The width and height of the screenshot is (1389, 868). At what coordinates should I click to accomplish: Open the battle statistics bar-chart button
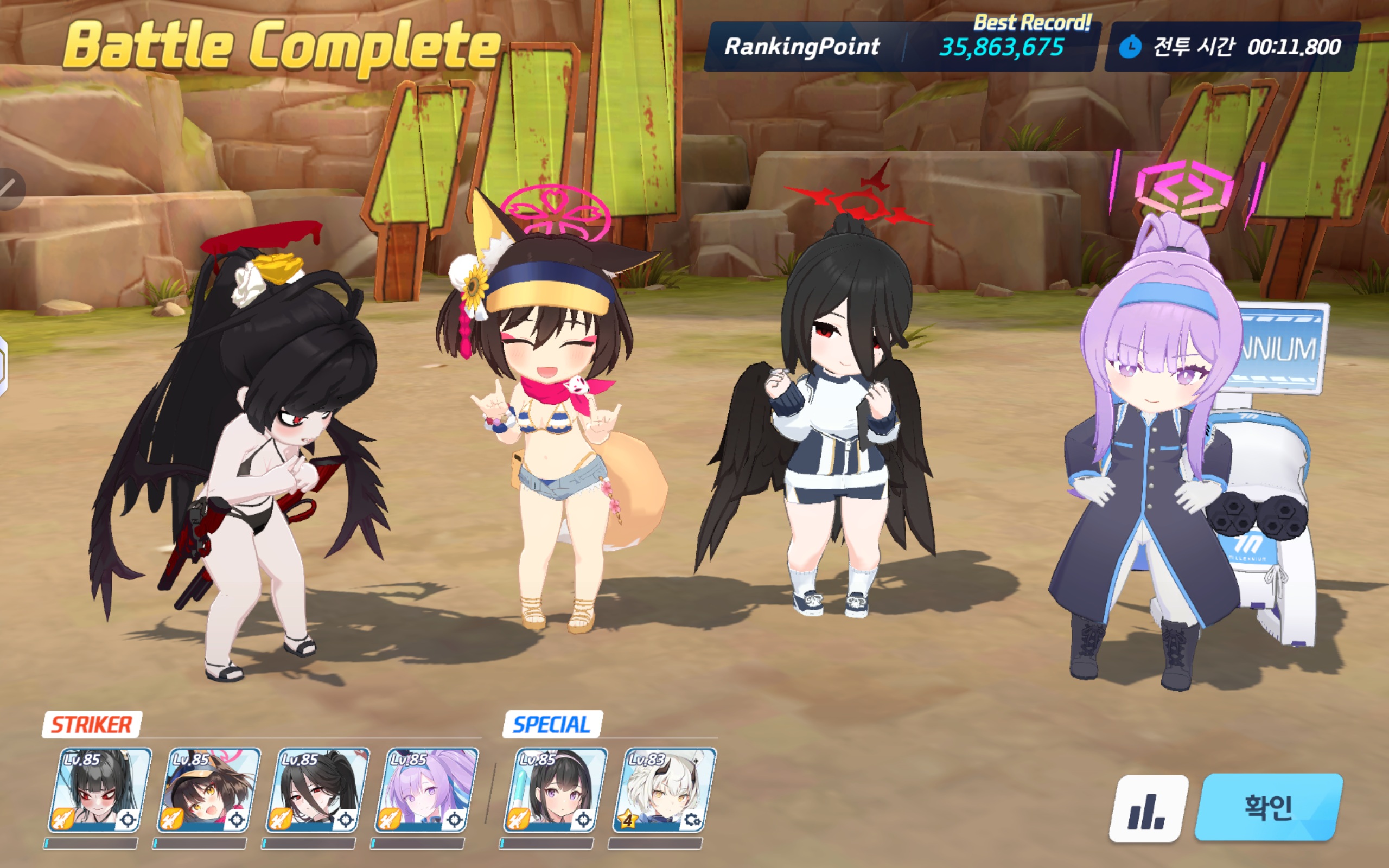pos(1148,808)
